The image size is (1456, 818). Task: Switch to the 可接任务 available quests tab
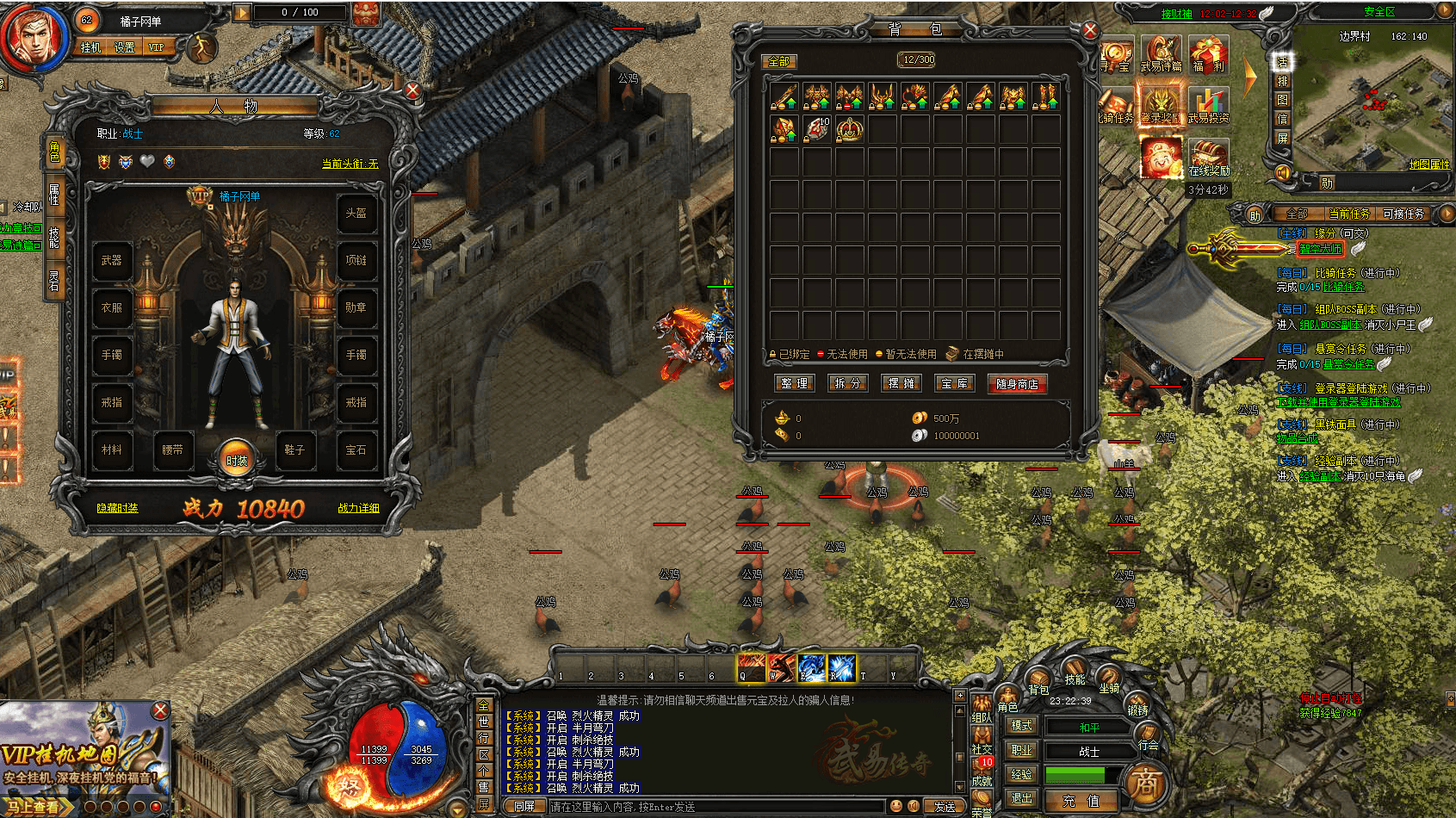pyautogui.click(x=1403, y=214)
